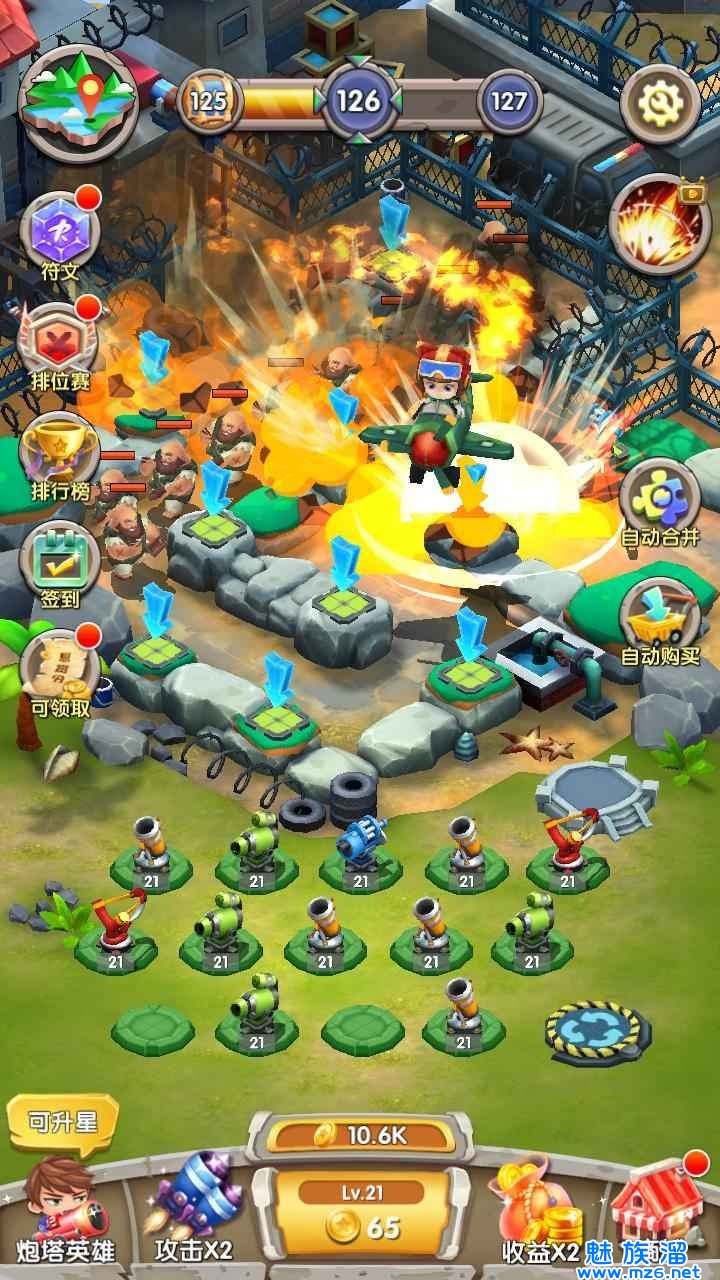Tap the 可升星 star upgrade bubble
This screenshot has width=720, height=1280.
(62, 1121)
